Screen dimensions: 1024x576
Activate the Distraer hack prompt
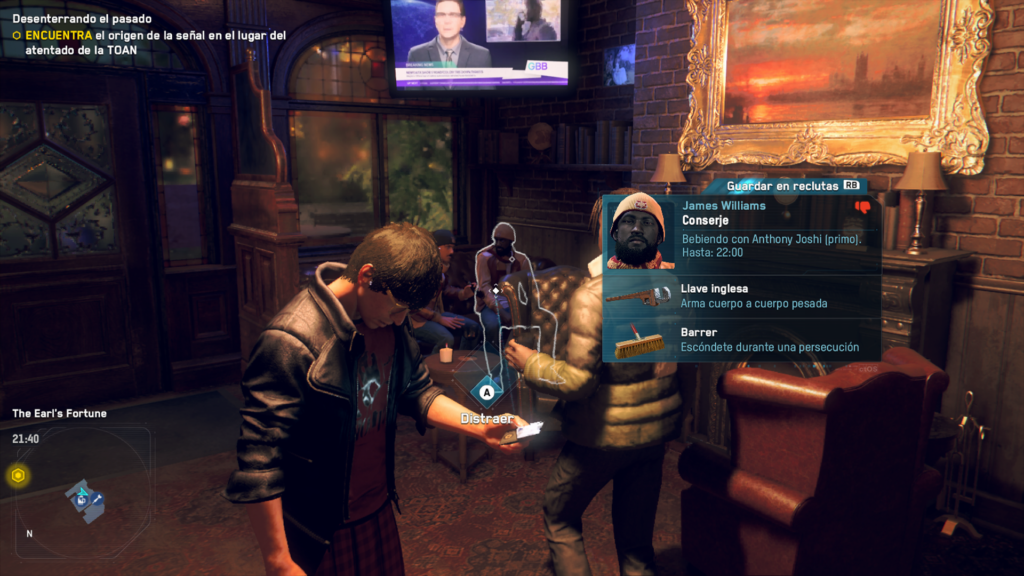tap(487, 392)
